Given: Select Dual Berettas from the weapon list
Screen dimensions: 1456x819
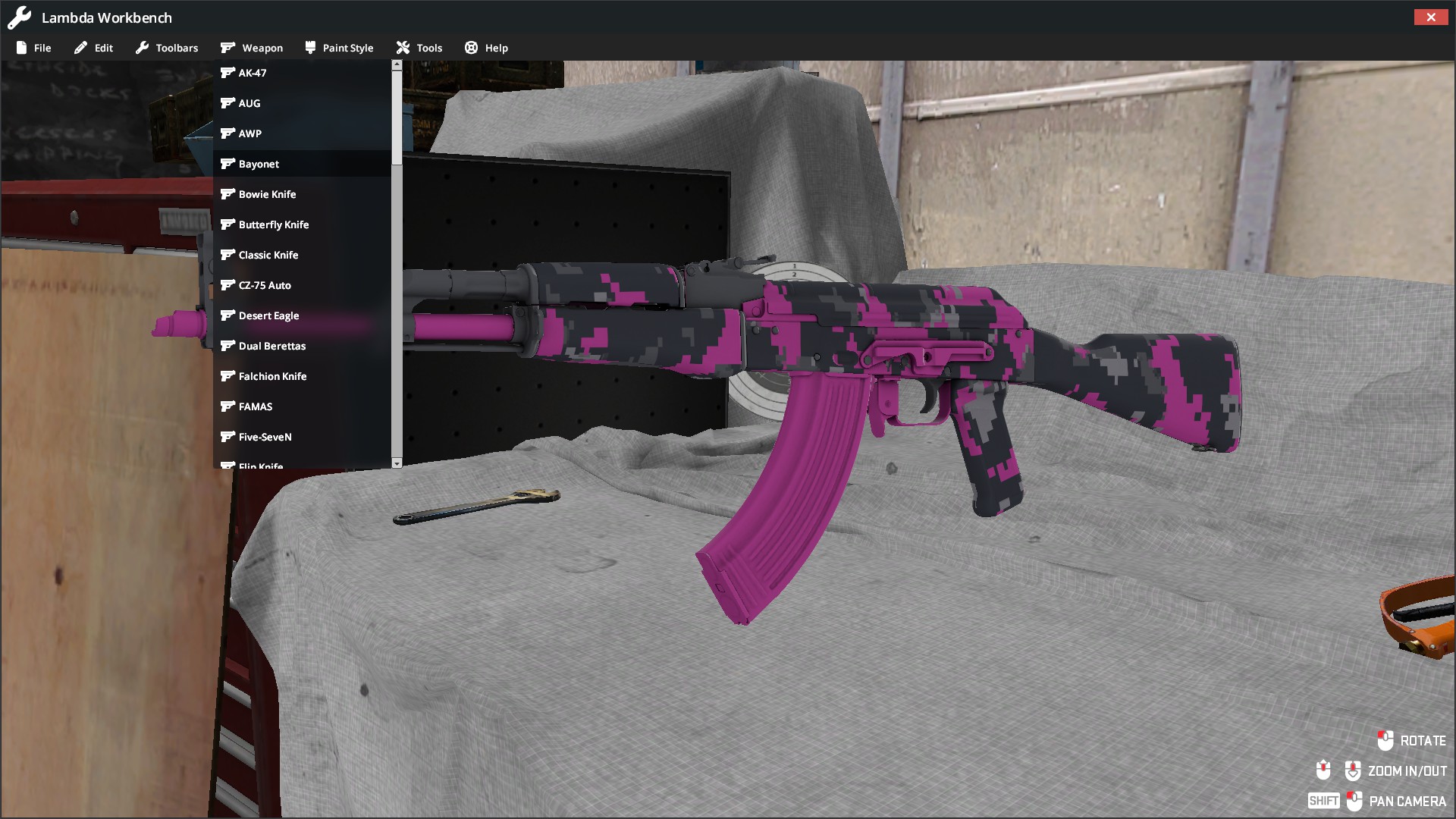Looking at the screenshot, I should click(x=272, y=346).
